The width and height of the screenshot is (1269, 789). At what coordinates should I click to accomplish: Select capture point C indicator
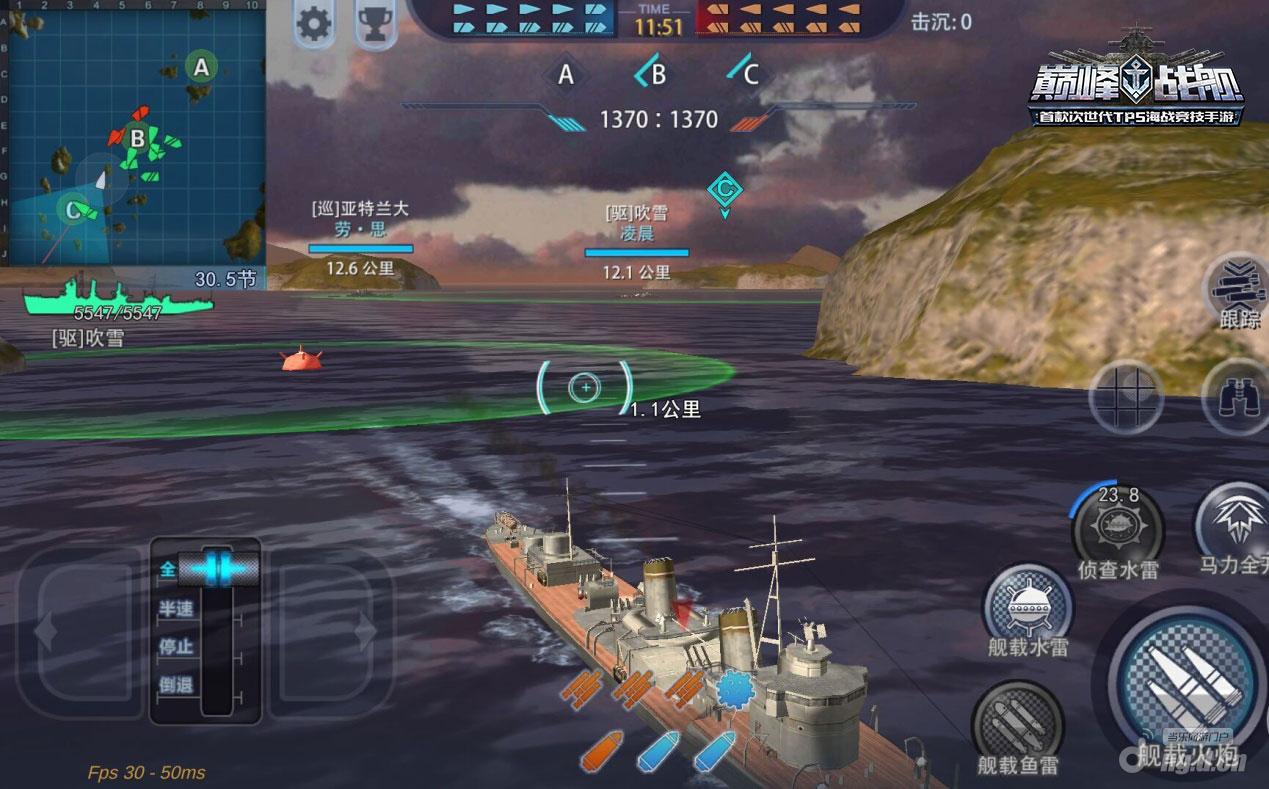pos(744,73)
